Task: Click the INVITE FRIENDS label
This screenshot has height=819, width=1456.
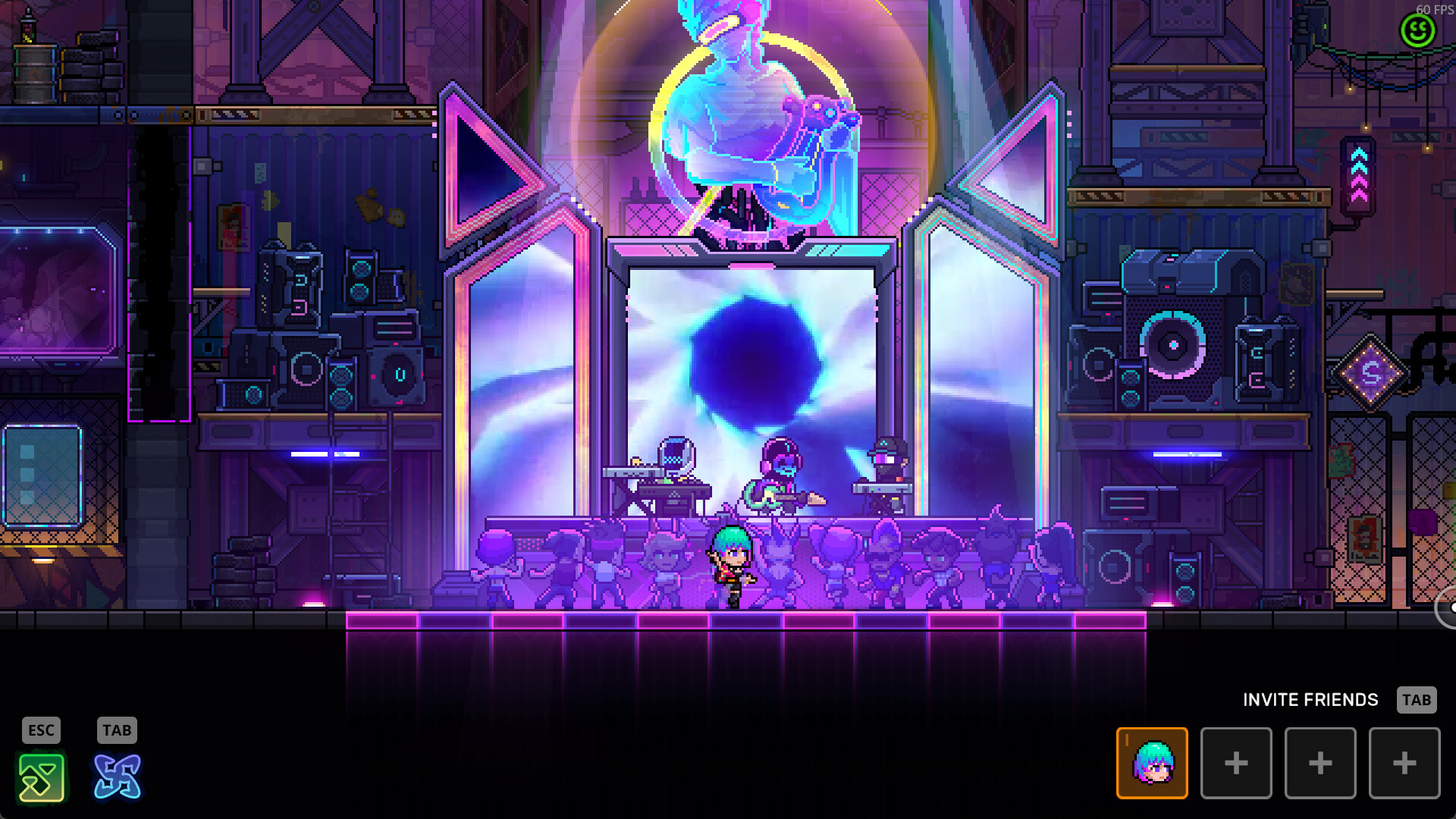Action: (1311, 700)
